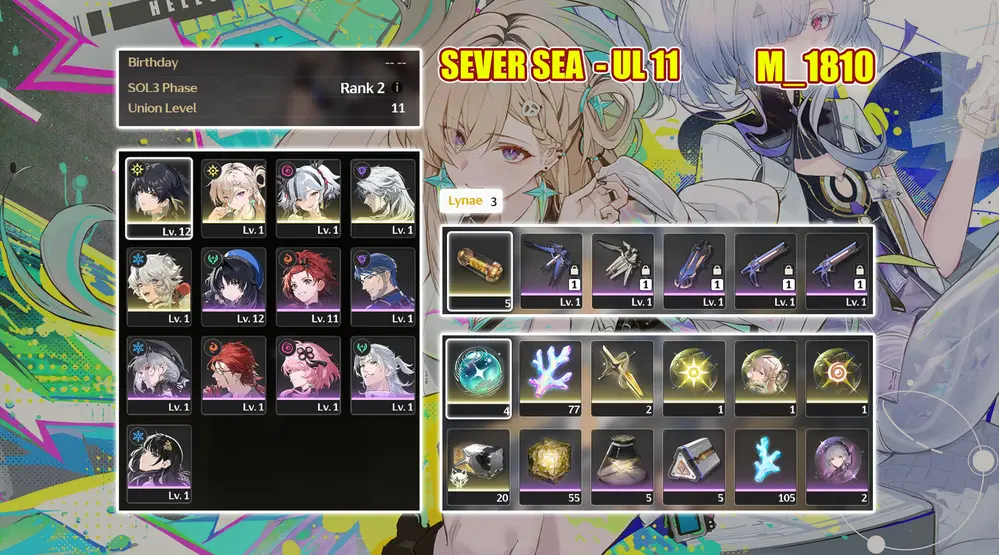
Task: Select the red-haired Lv. 11 character portrait
Action: coord(308,285)
